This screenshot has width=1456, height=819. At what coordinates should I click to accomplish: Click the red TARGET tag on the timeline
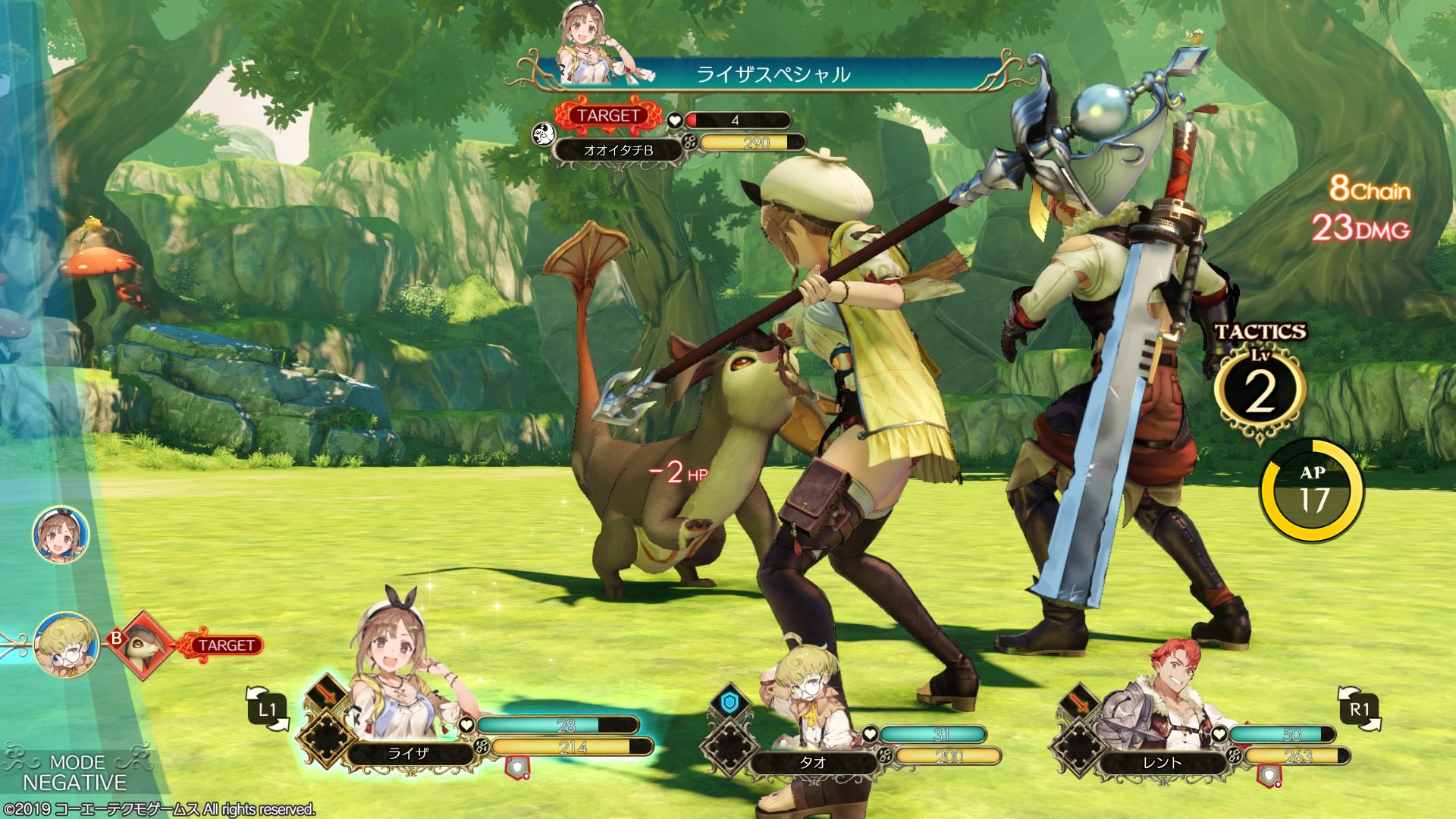point(226,645)
